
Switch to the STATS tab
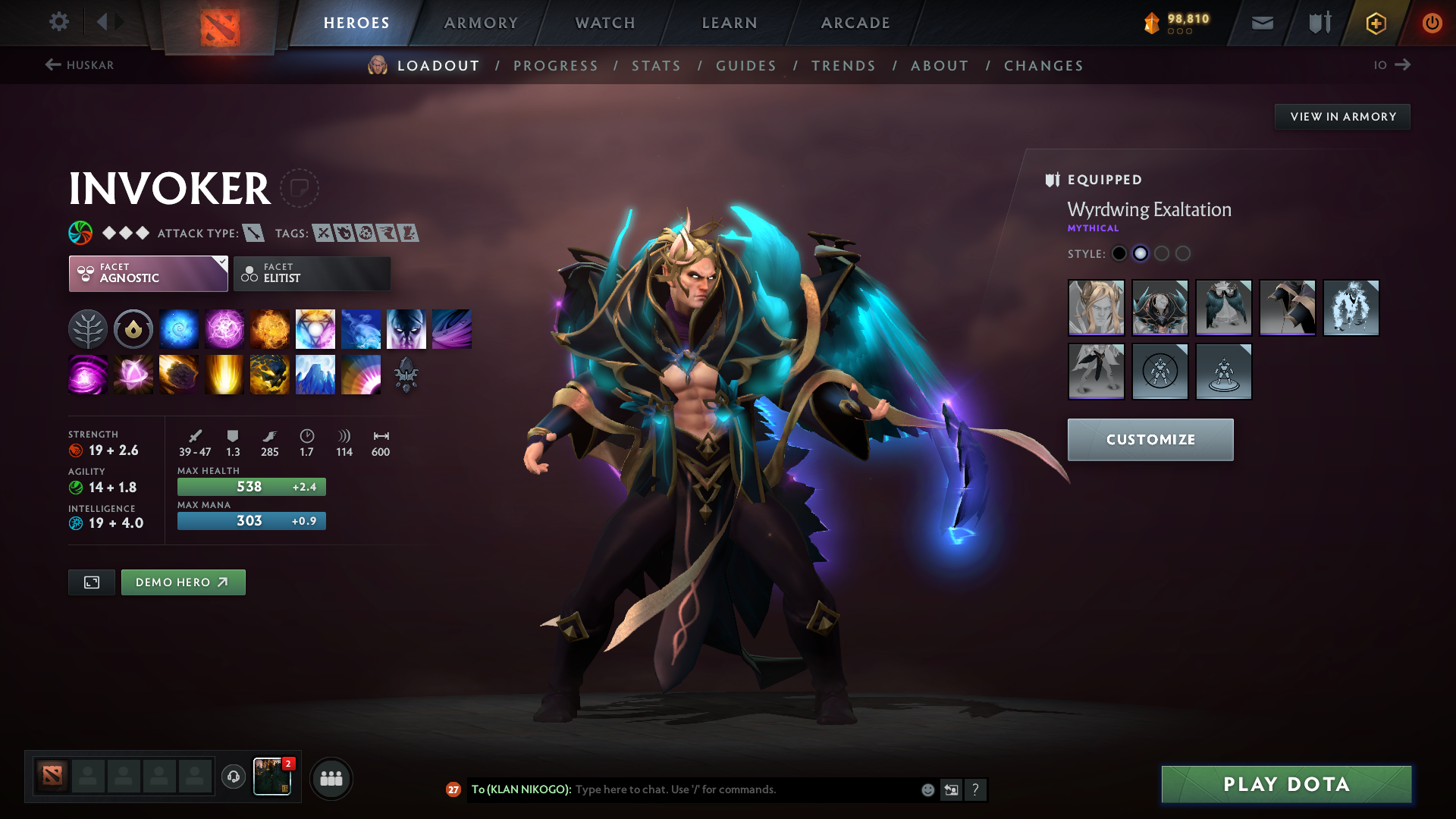tap(656, 65)
